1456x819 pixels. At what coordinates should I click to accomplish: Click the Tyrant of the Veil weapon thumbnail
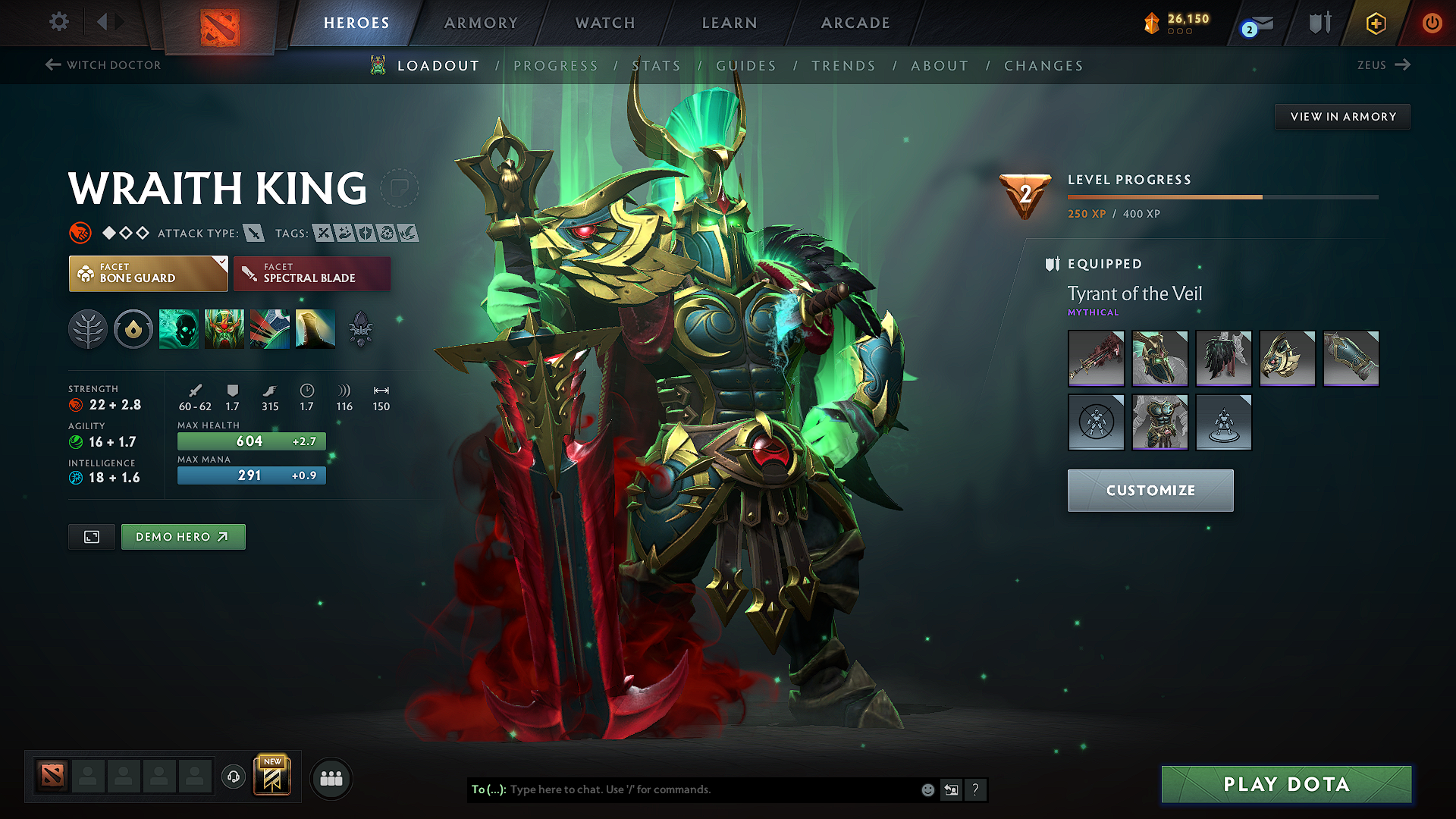coord(1096,359)
